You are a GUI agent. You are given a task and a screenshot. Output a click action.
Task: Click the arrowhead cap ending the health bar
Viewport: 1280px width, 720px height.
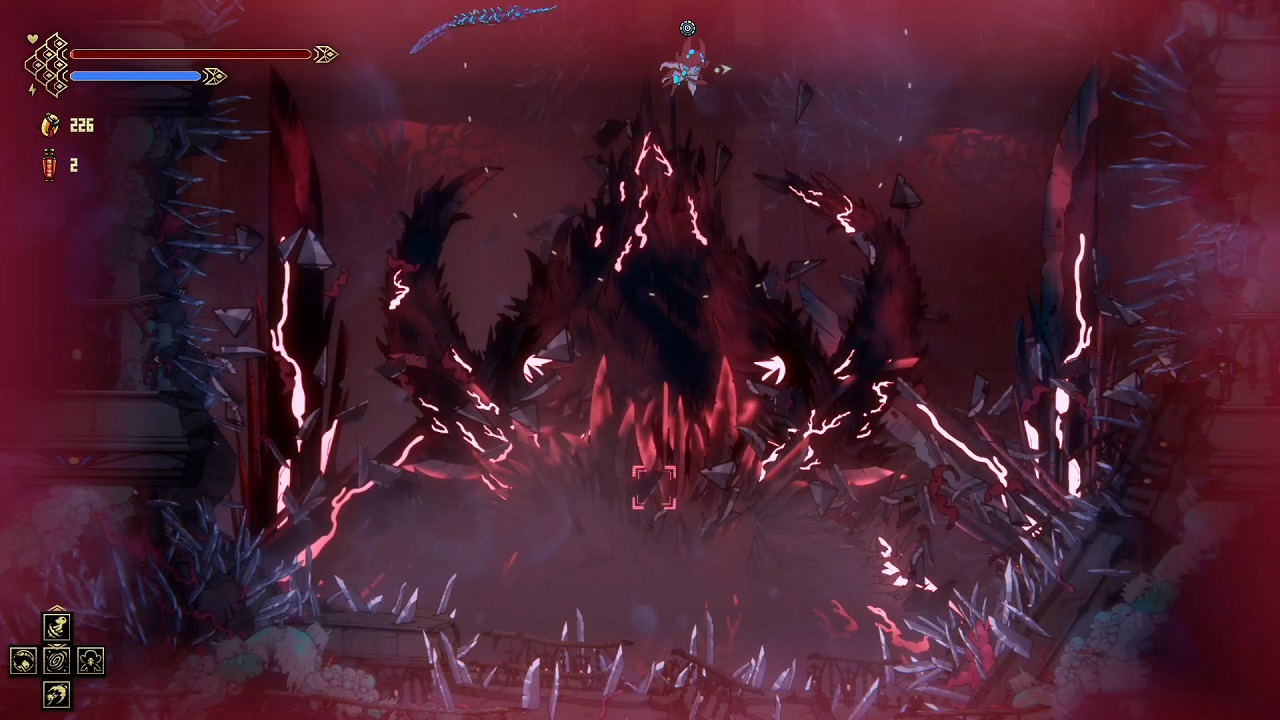coord(327,54)
